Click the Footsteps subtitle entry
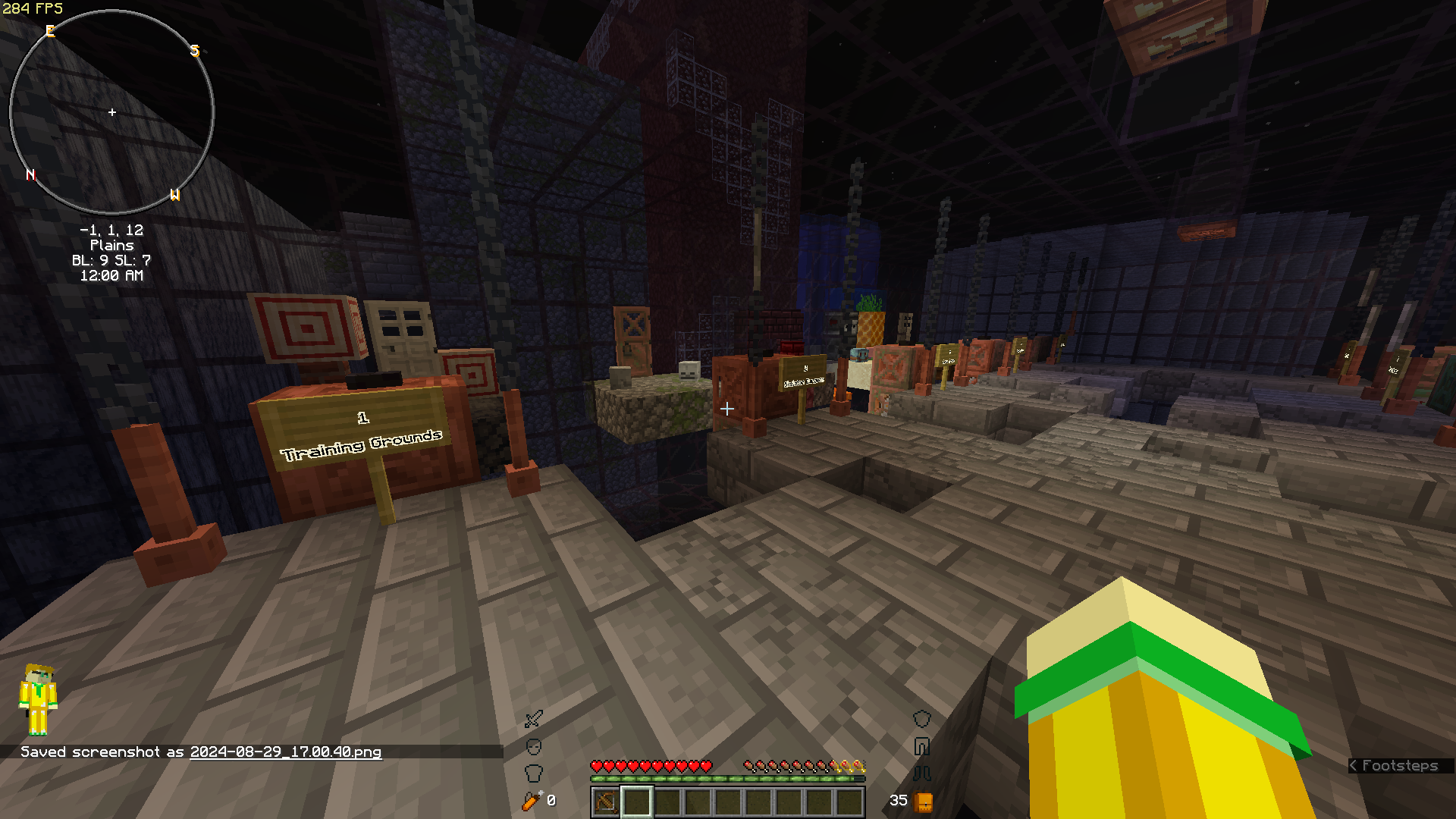 pyautogui.click(x=1399, y=765)
